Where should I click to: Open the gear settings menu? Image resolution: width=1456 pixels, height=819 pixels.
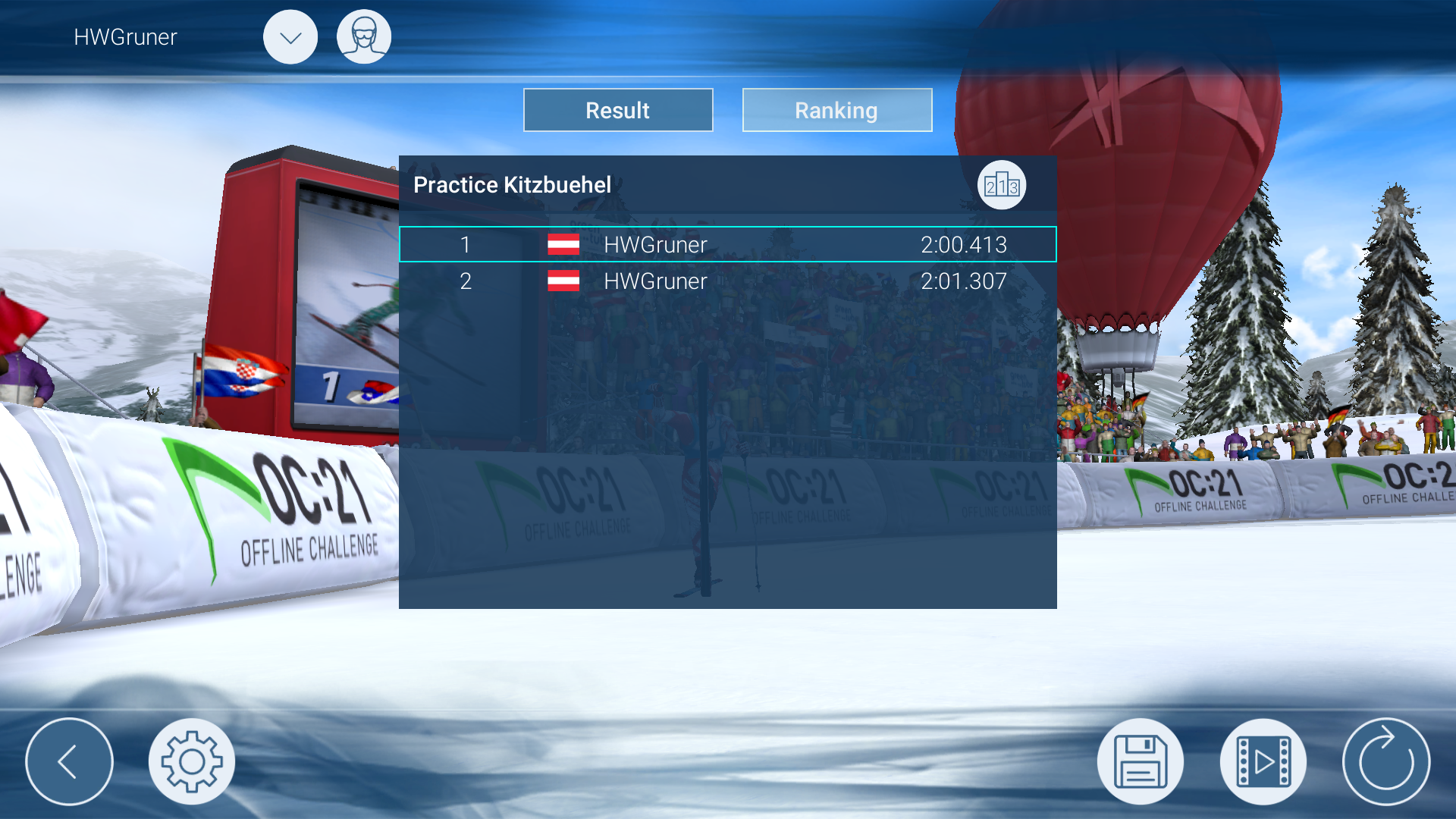pyautogui.click(x=192, y=761)
